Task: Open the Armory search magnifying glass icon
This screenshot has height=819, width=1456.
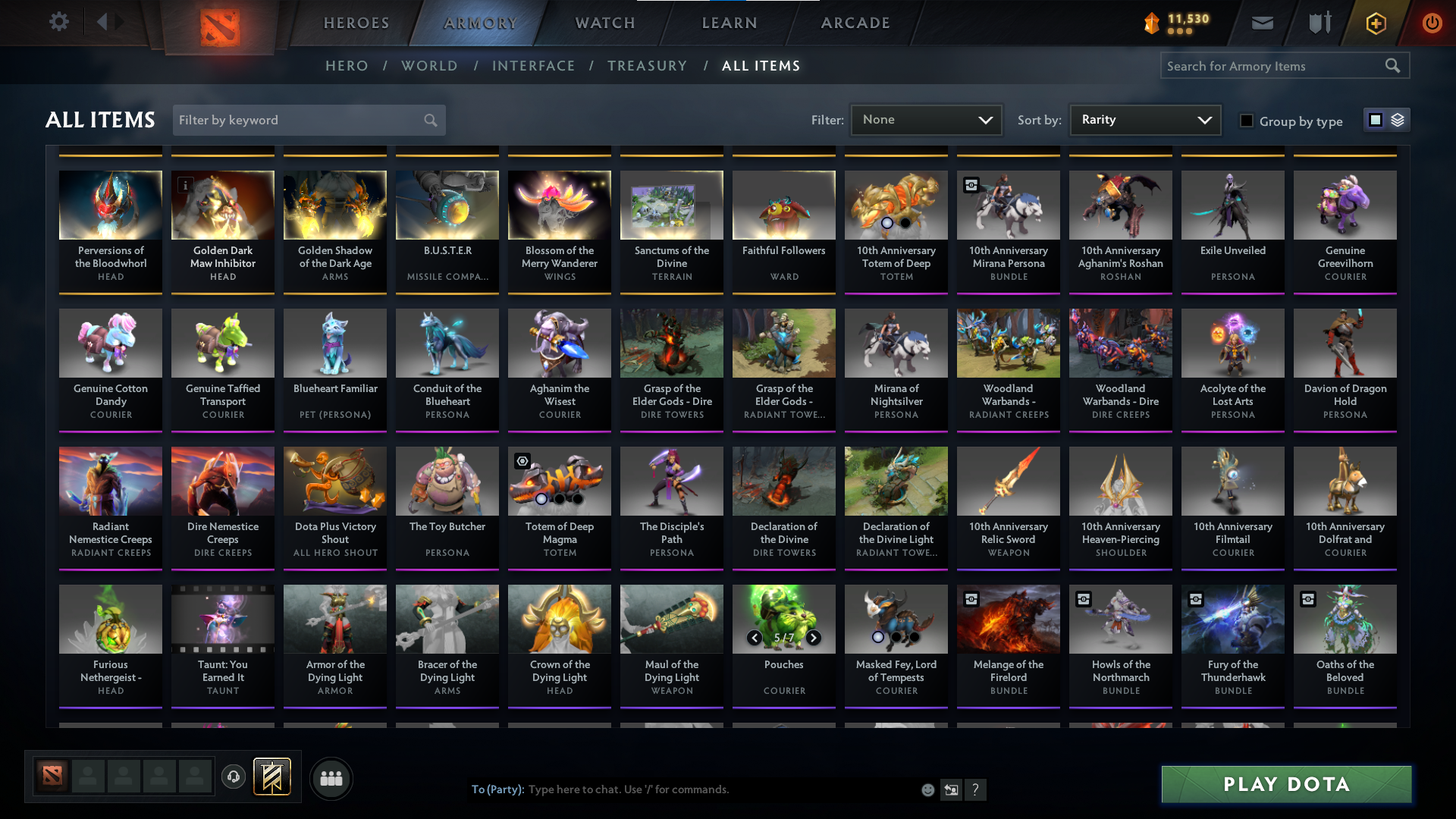Action: pyautogui.click(x=1394, y=65)
